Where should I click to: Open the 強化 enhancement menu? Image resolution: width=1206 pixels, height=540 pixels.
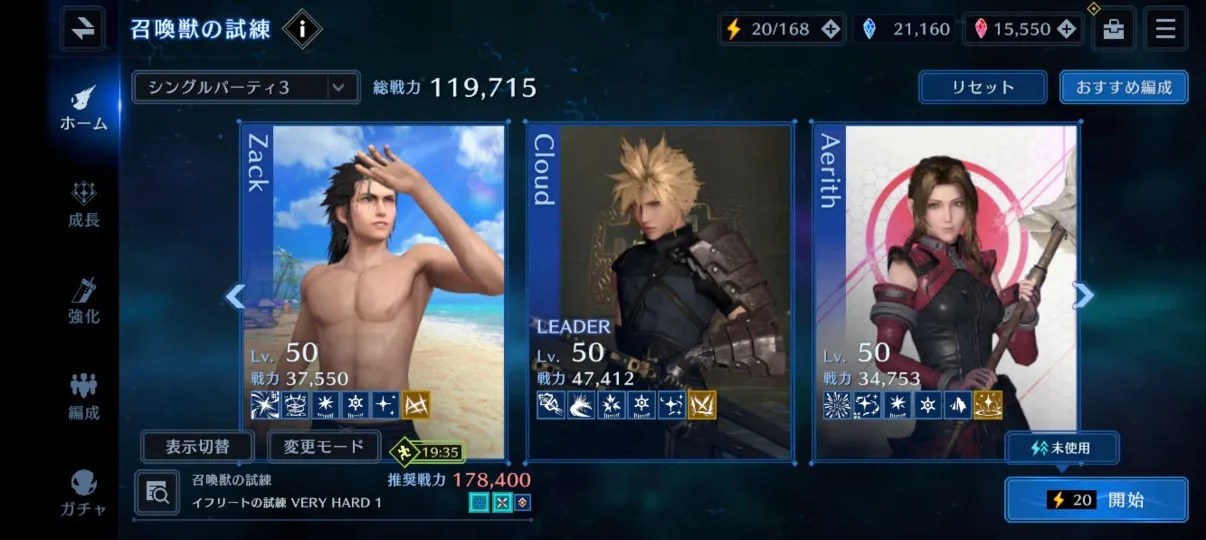pyautogui.click(x=84, y=300)
